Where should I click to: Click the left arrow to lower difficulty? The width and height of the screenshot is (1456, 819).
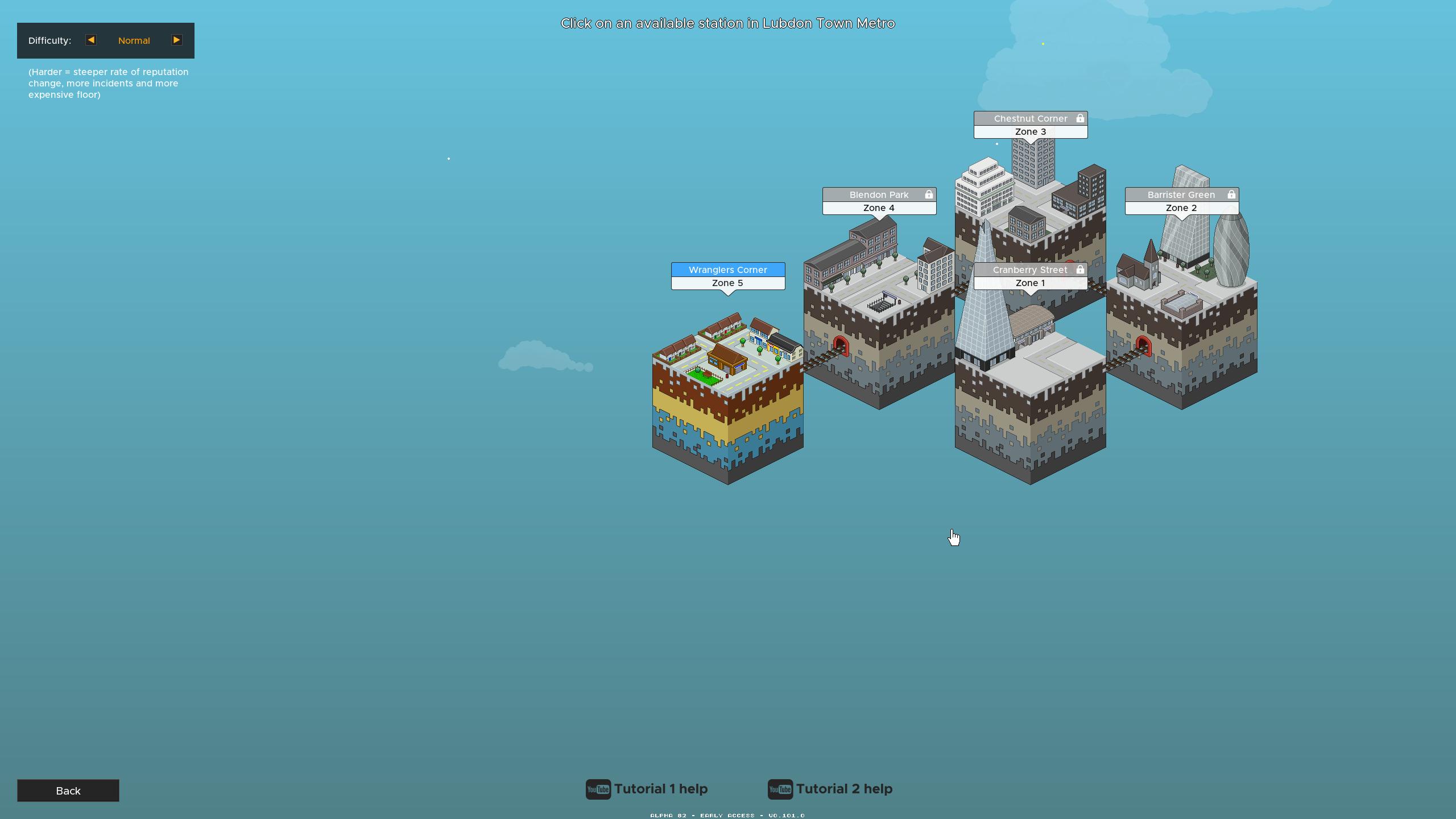[x=90, y=40]
